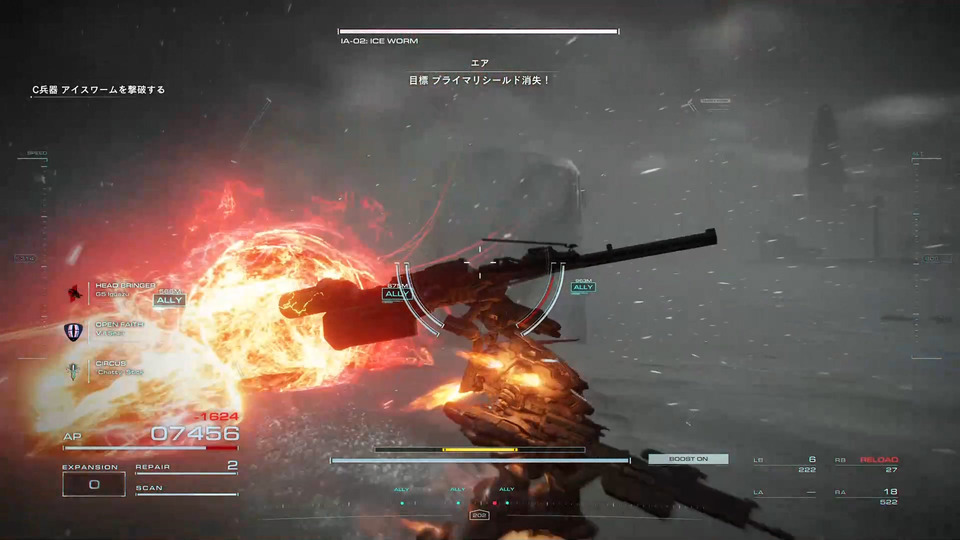
Task: Click the Ice Worm objective tracker text
Action: point(98,90)
